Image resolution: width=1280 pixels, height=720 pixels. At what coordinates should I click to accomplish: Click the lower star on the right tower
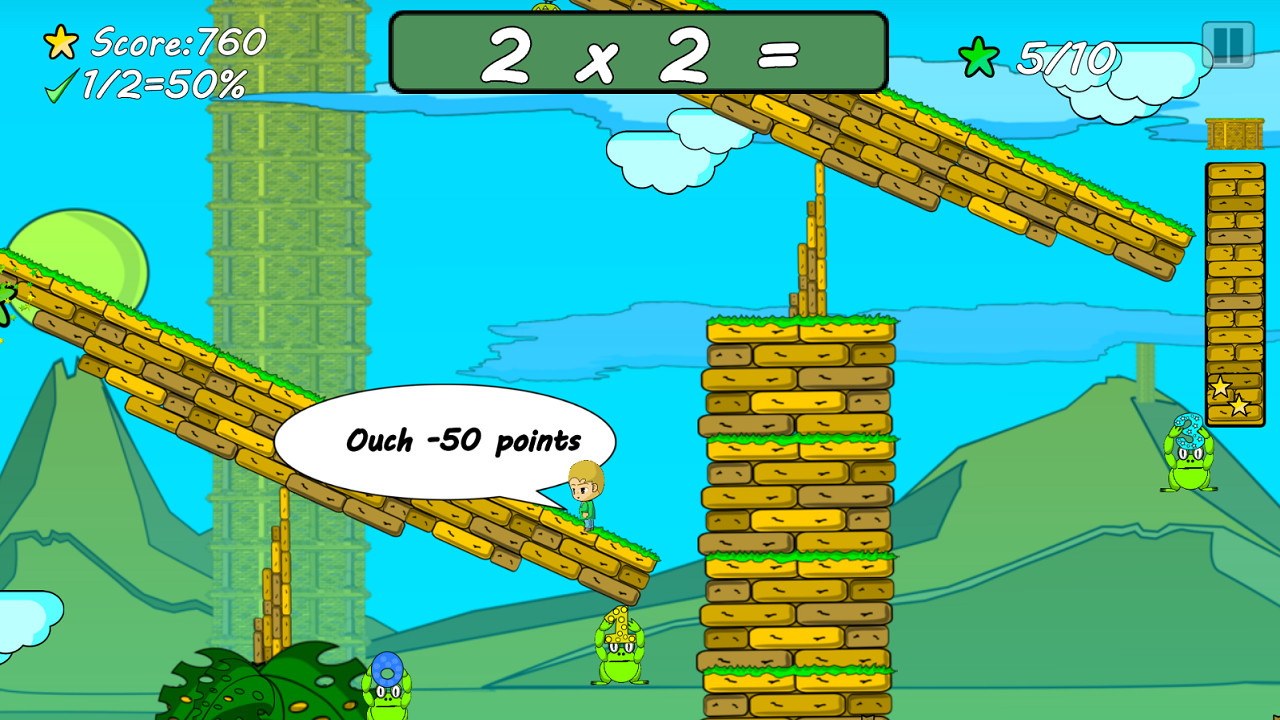1238,406
